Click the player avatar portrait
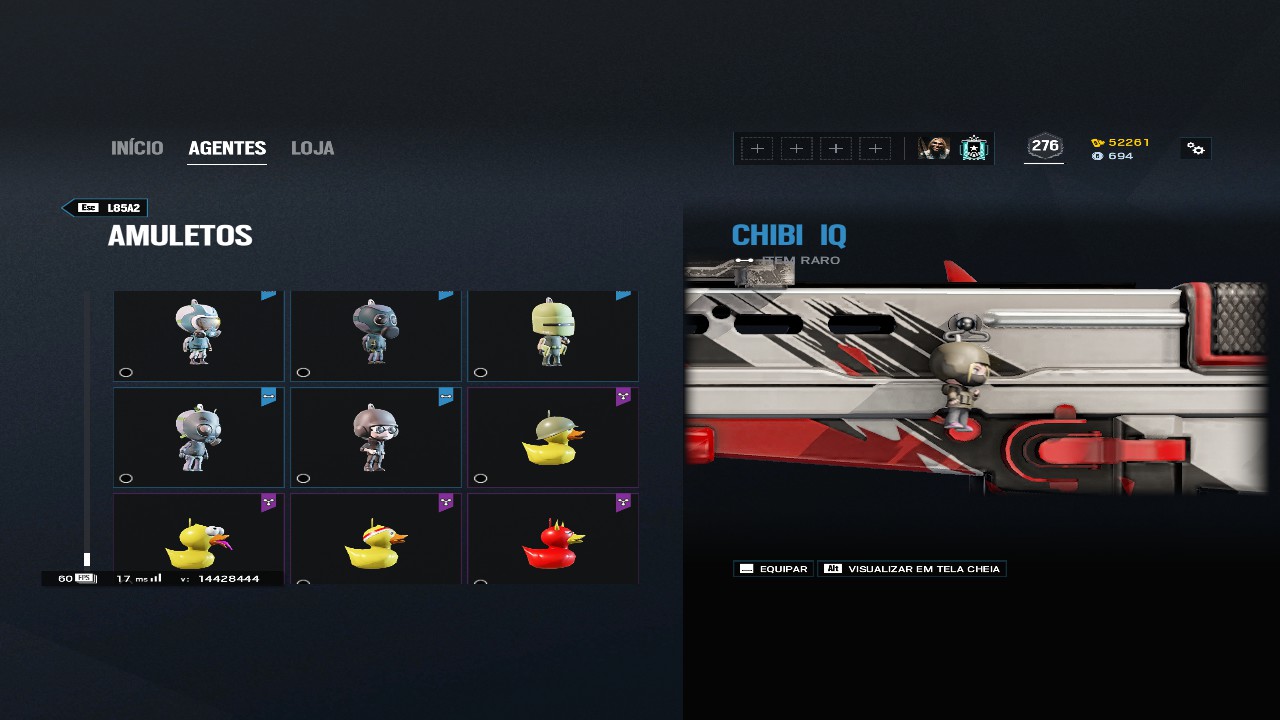The image size is (1280, 720). (934, 149)
